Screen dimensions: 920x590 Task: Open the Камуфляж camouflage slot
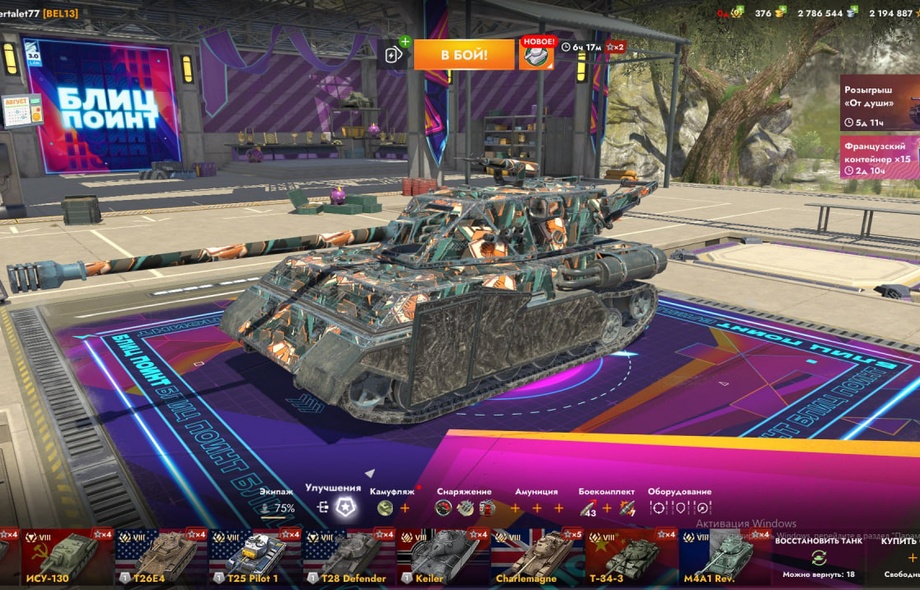[385, 508]
